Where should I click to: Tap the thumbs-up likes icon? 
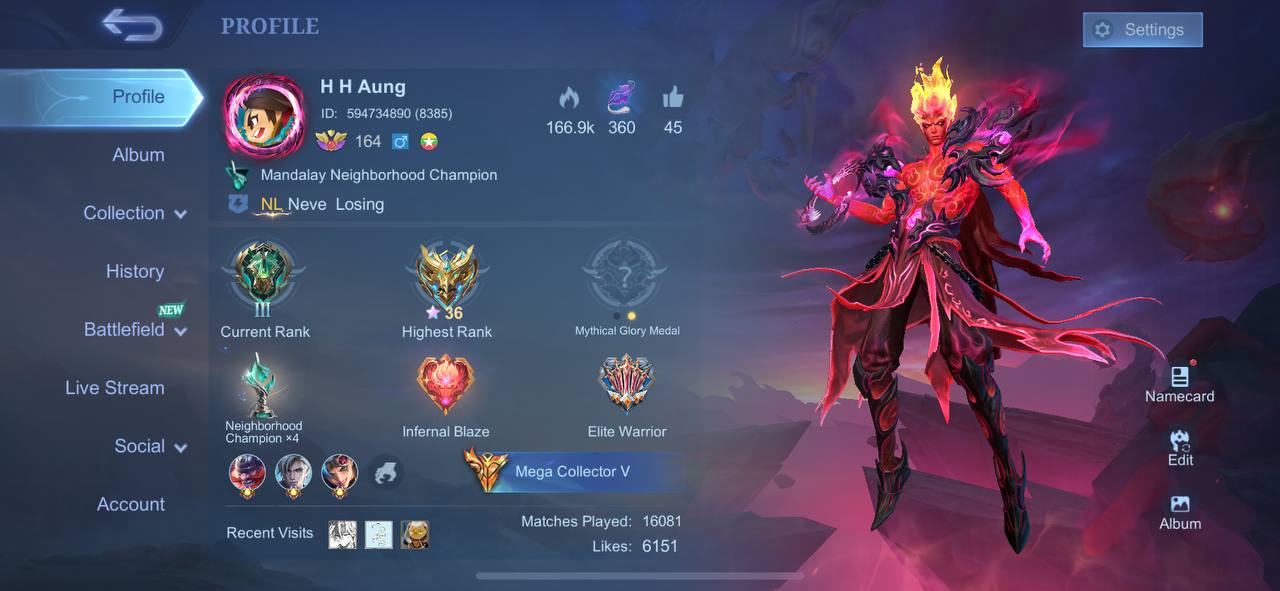pyautogui.click(x=672, y=98)
